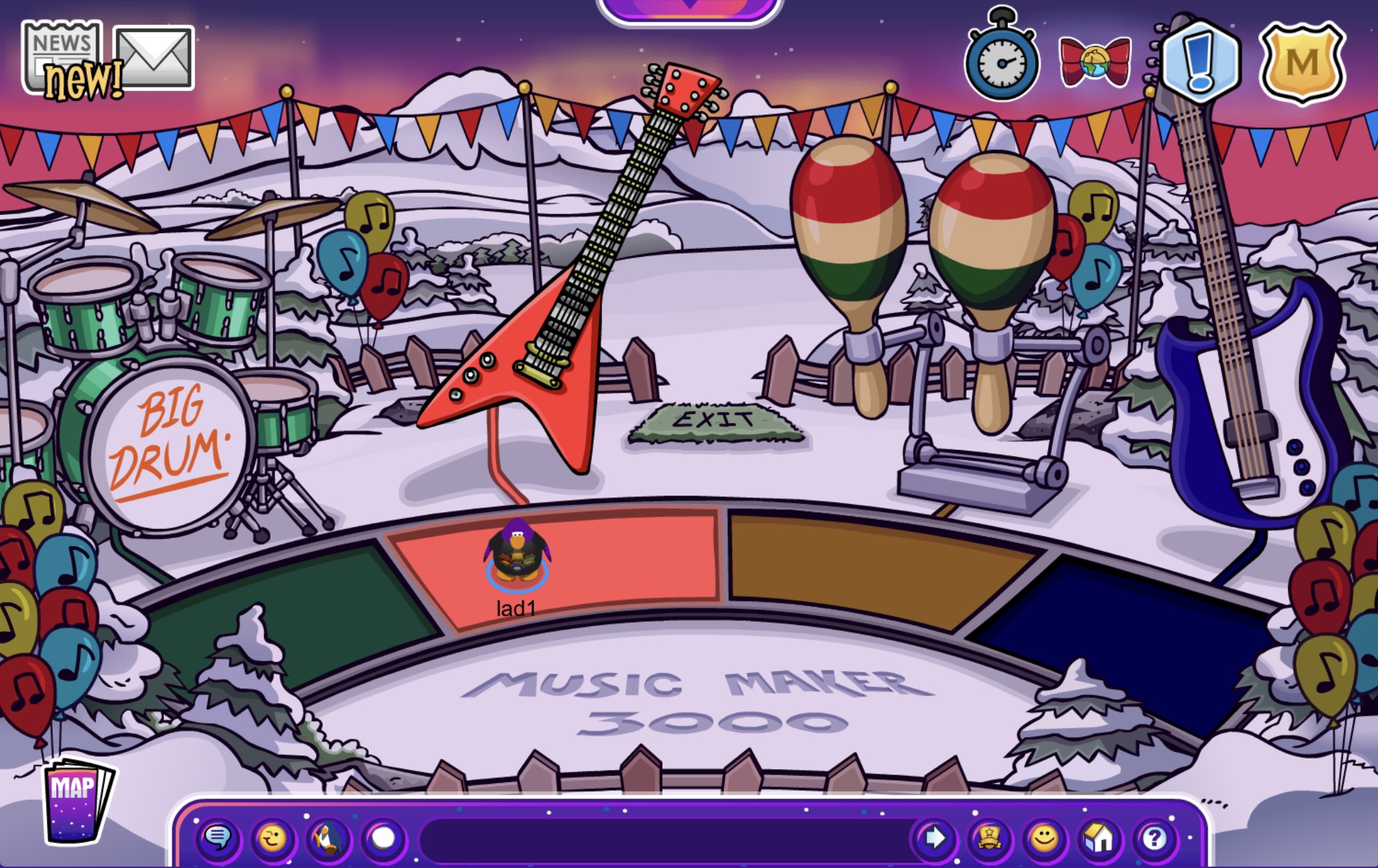Open the speech bubble chat menu

pos(218,837)
